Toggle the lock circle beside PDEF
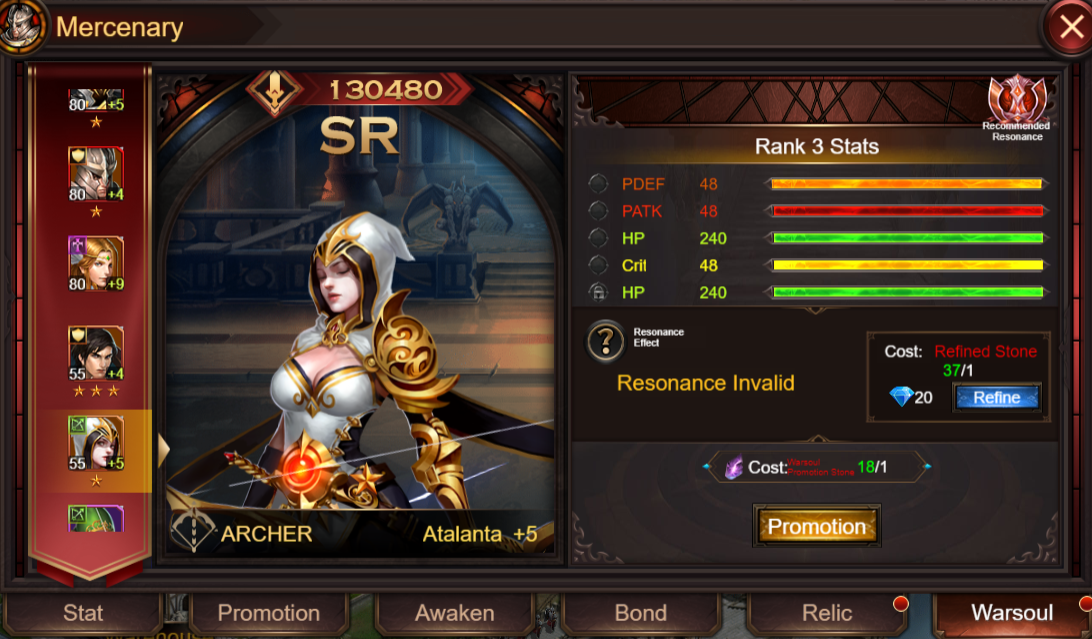The image size is (1092, 639). (598, 184)
